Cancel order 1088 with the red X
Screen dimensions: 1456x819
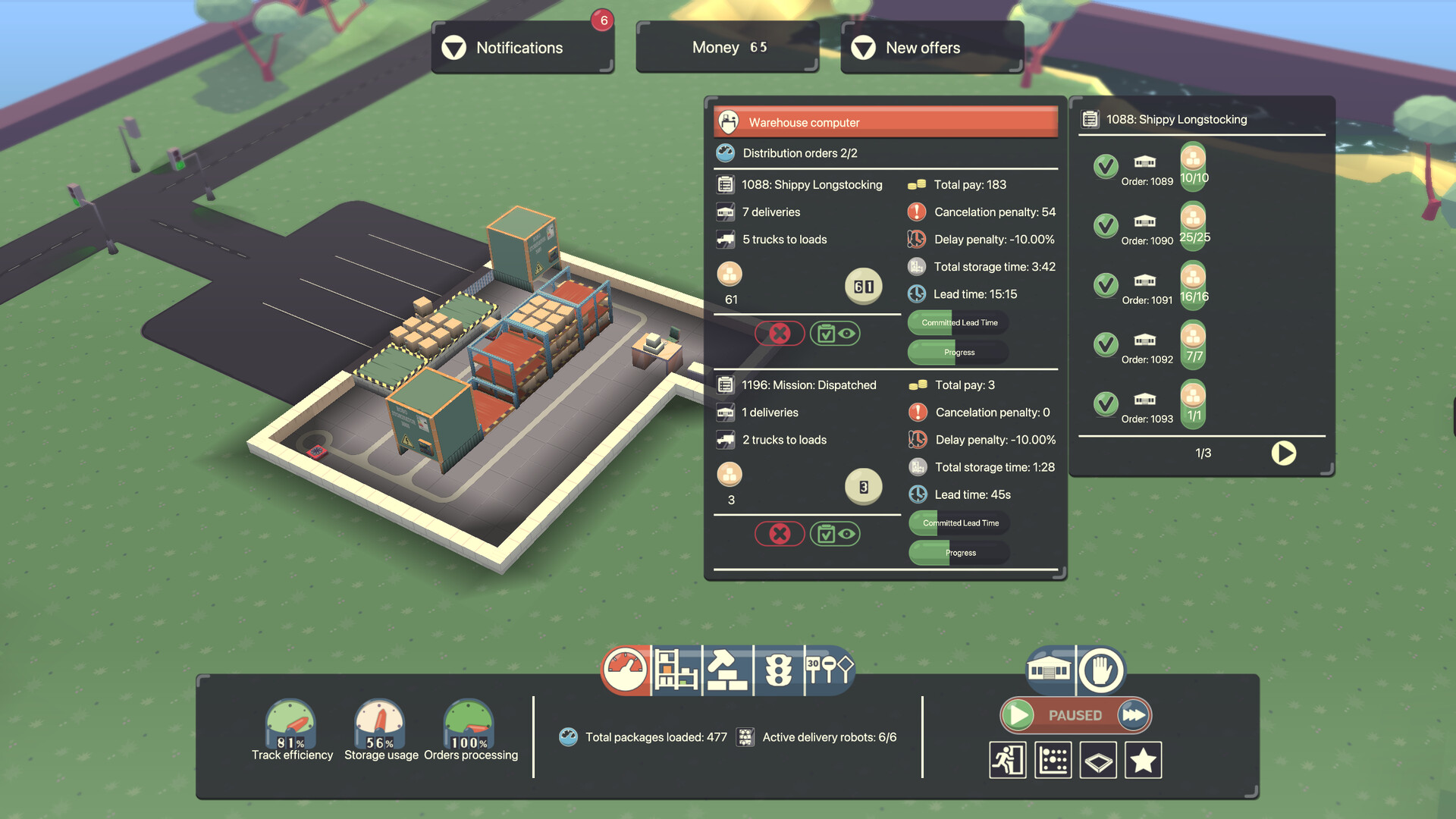[x=780, y=334]
